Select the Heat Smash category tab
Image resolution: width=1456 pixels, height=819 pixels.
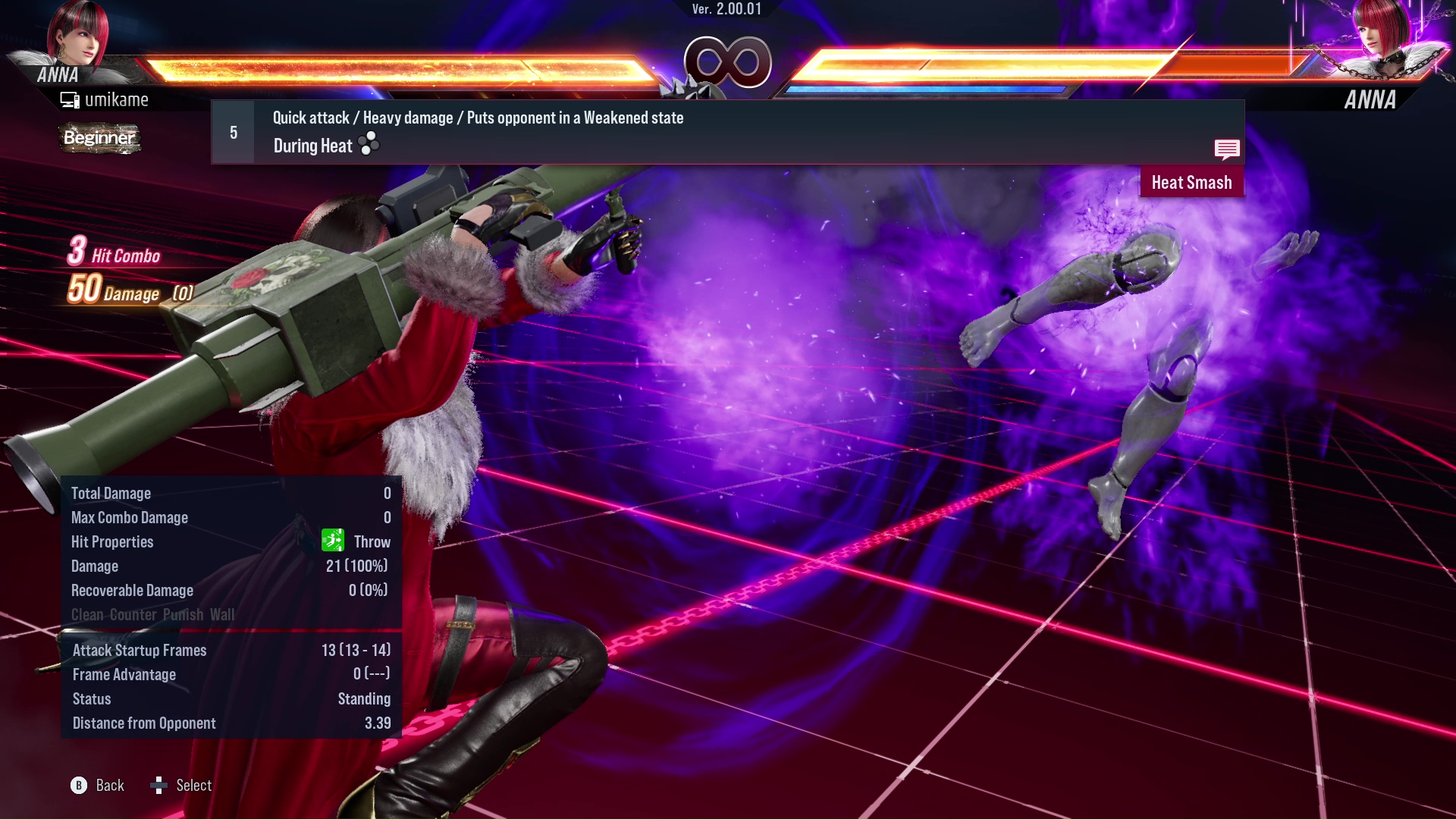point(1191,182)
